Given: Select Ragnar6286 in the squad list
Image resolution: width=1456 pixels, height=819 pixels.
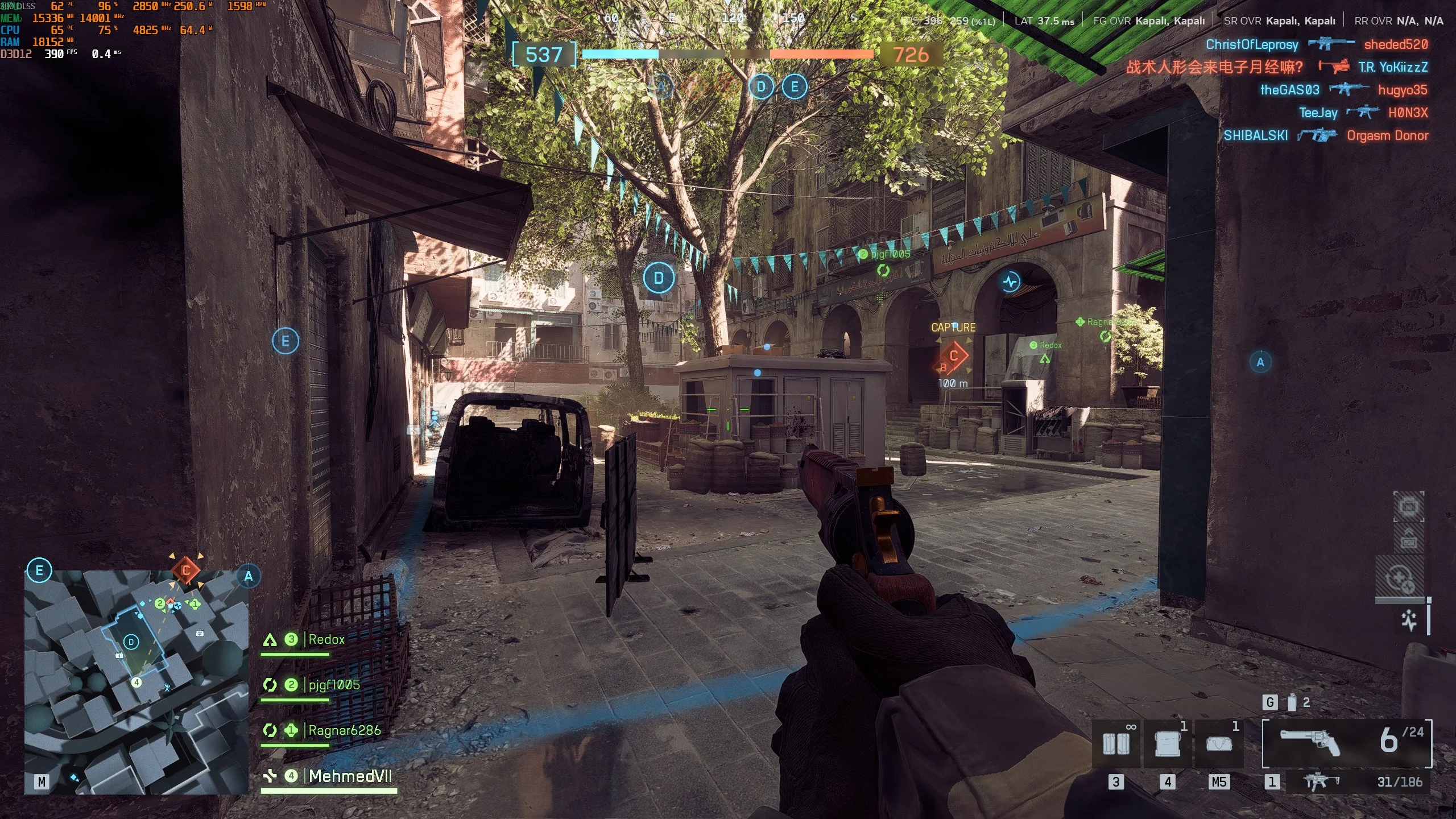Looking at the screenshot, I should click(x=344, y=730).
